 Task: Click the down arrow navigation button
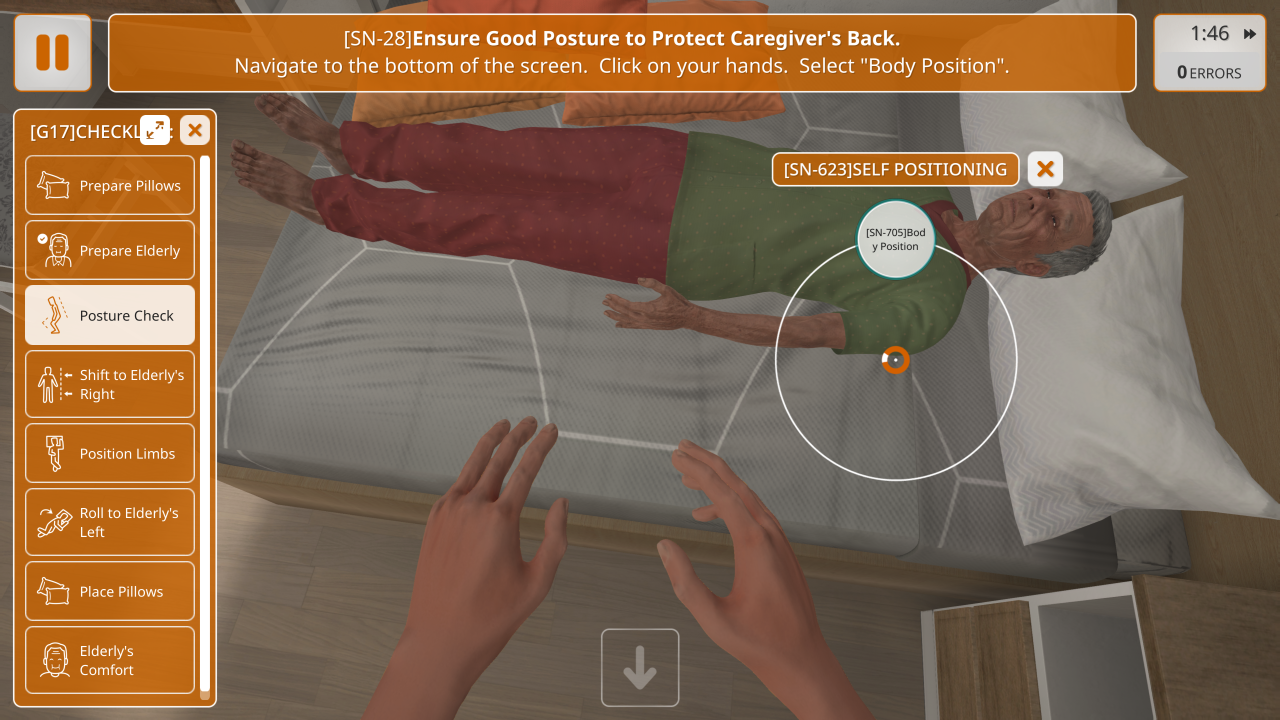(640, 667)
